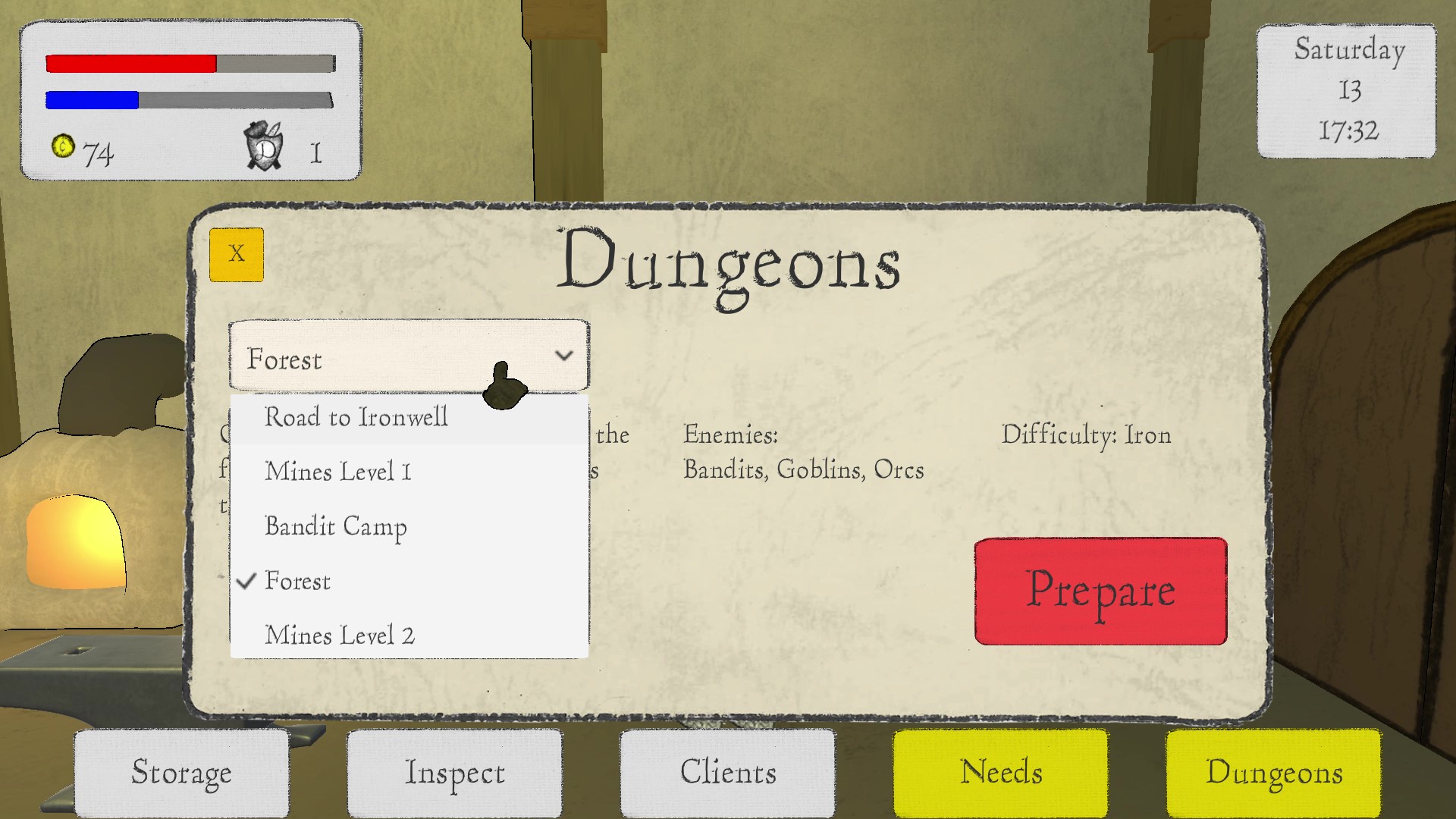The height and width of the screenshot is (819, 1456).
Task: Click the thumbs-up cursor icon in the dialog
Action: click(507, 383)
